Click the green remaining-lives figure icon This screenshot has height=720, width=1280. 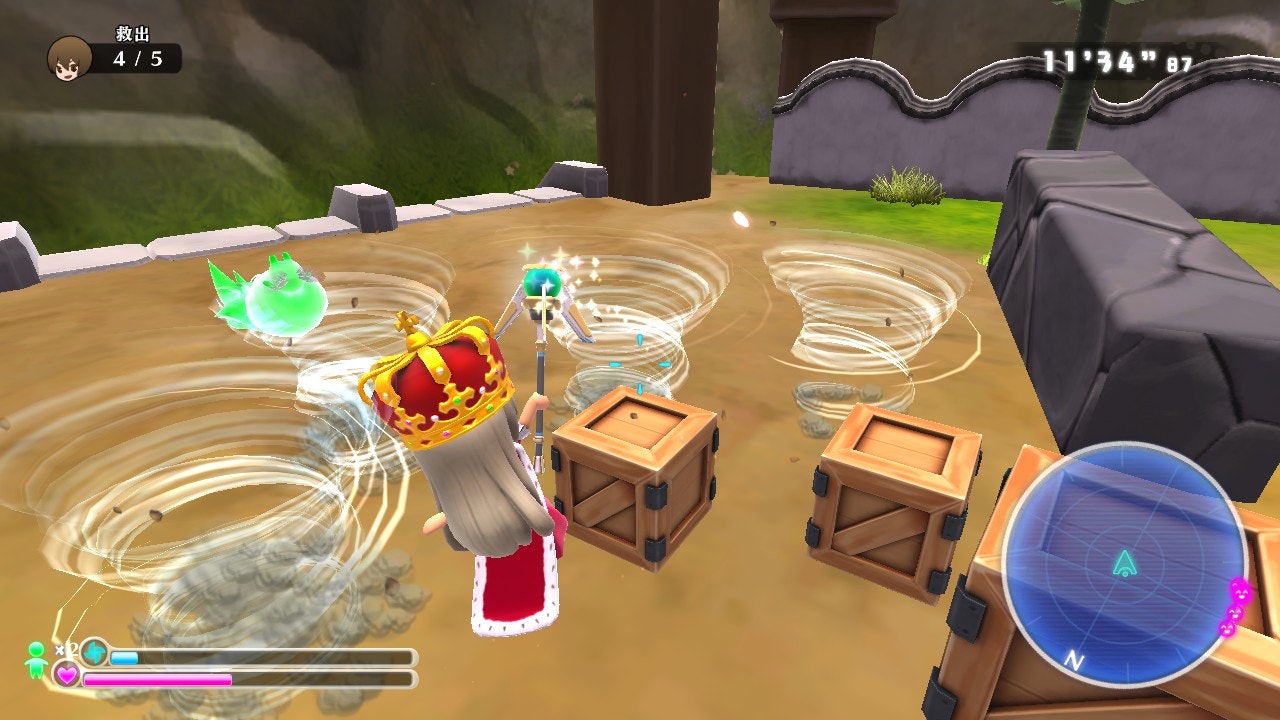coord(37,660)
